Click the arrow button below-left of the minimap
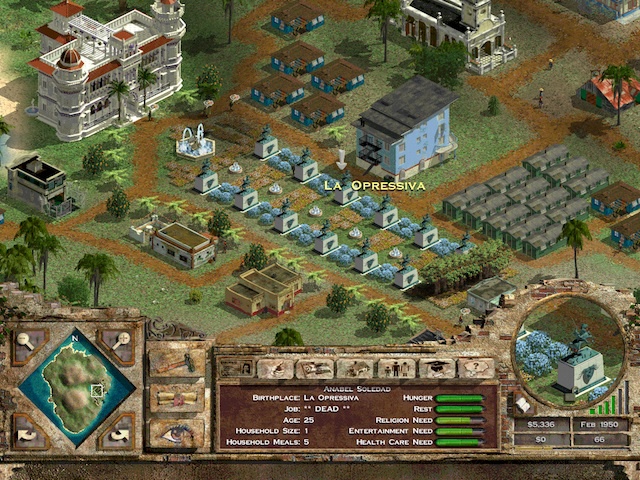Image resolution: width=640 pixels, height=480 pixels. [26, 431]
